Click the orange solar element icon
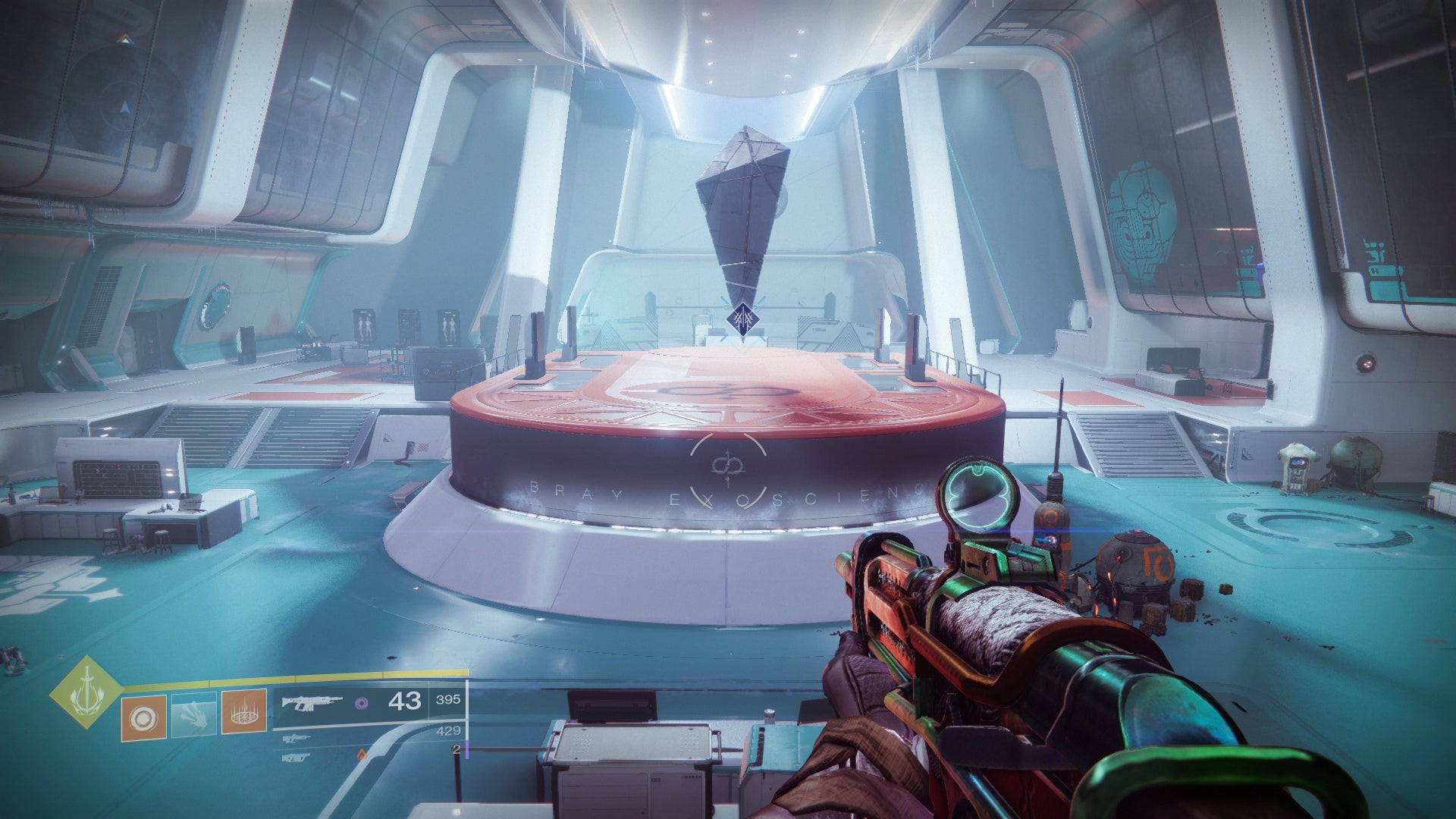 coord(362,755)
